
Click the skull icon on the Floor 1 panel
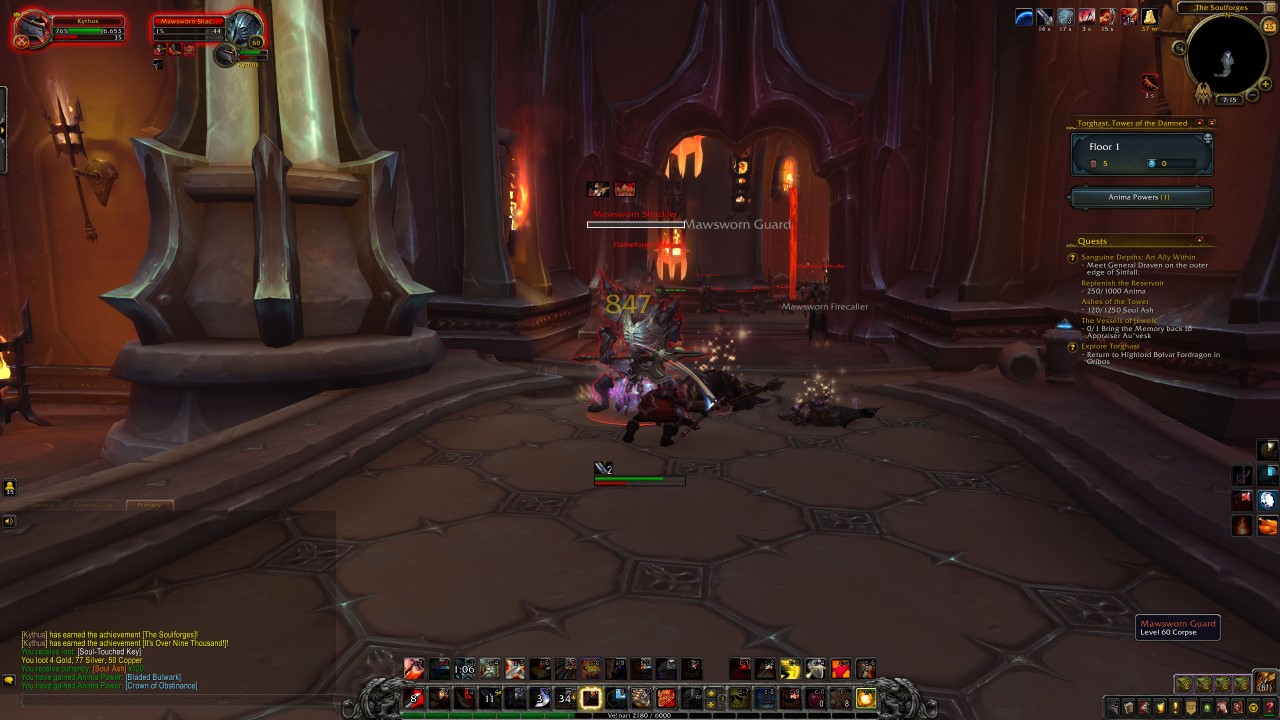pyautogui.click(x=1207, y=136)
